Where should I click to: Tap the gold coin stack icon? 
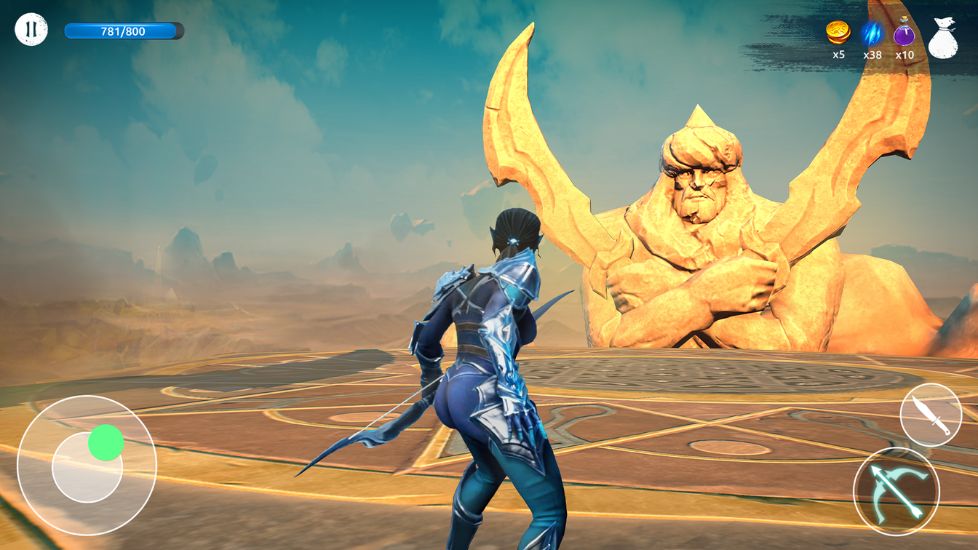pos(838,32)
